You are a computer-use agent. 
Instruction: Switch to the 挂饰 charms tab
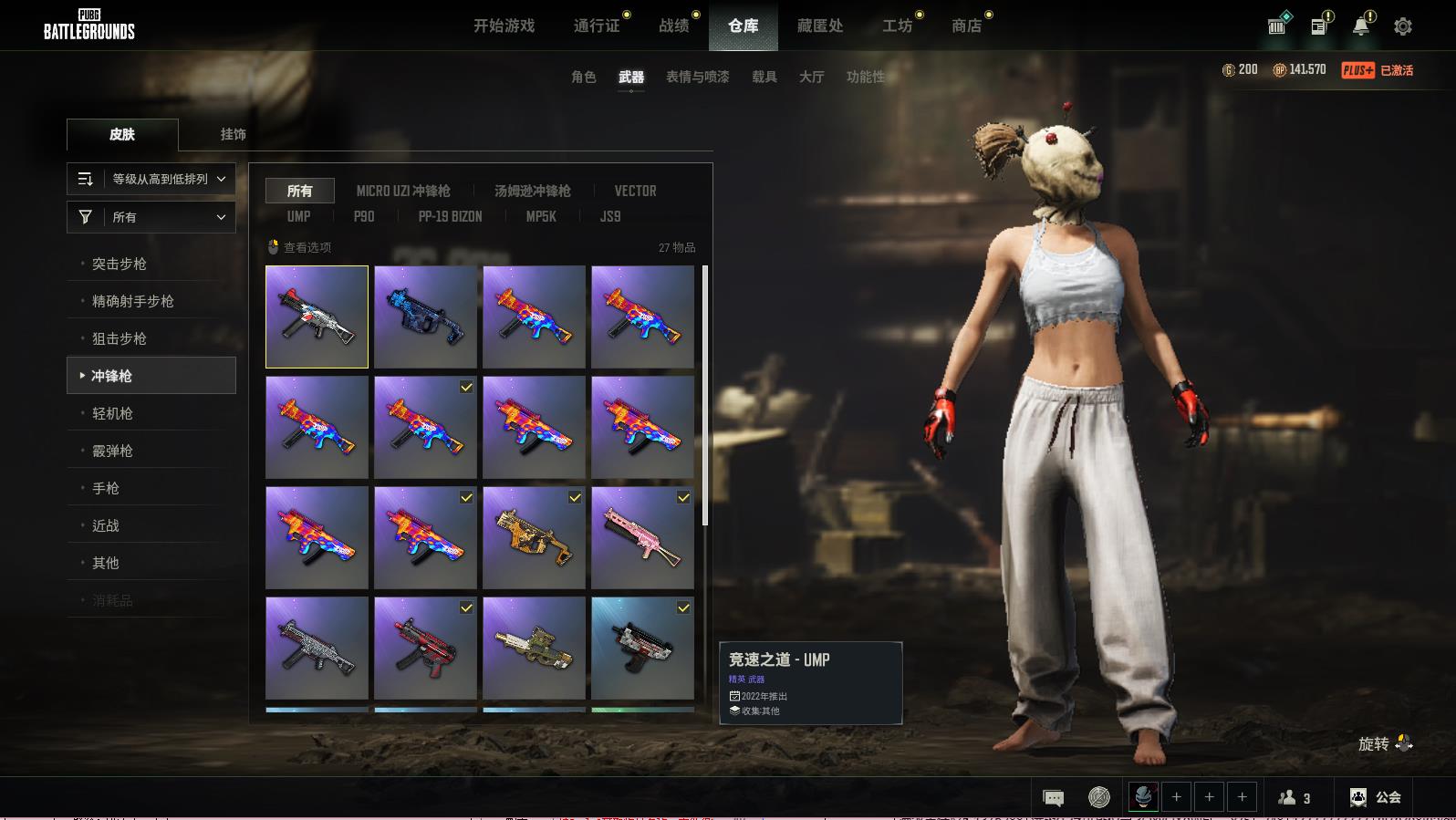point(233,134)
